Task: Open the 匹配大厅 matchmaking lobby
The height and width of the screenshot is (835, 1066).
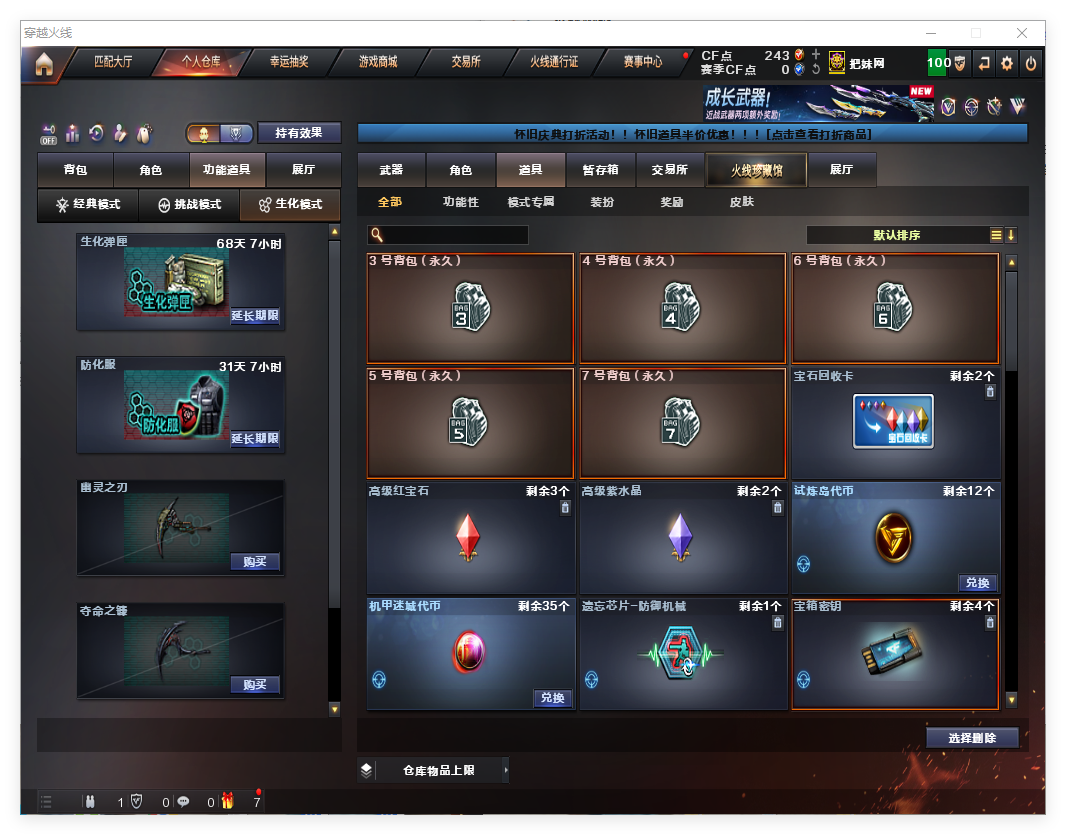Action: point(113,62)
